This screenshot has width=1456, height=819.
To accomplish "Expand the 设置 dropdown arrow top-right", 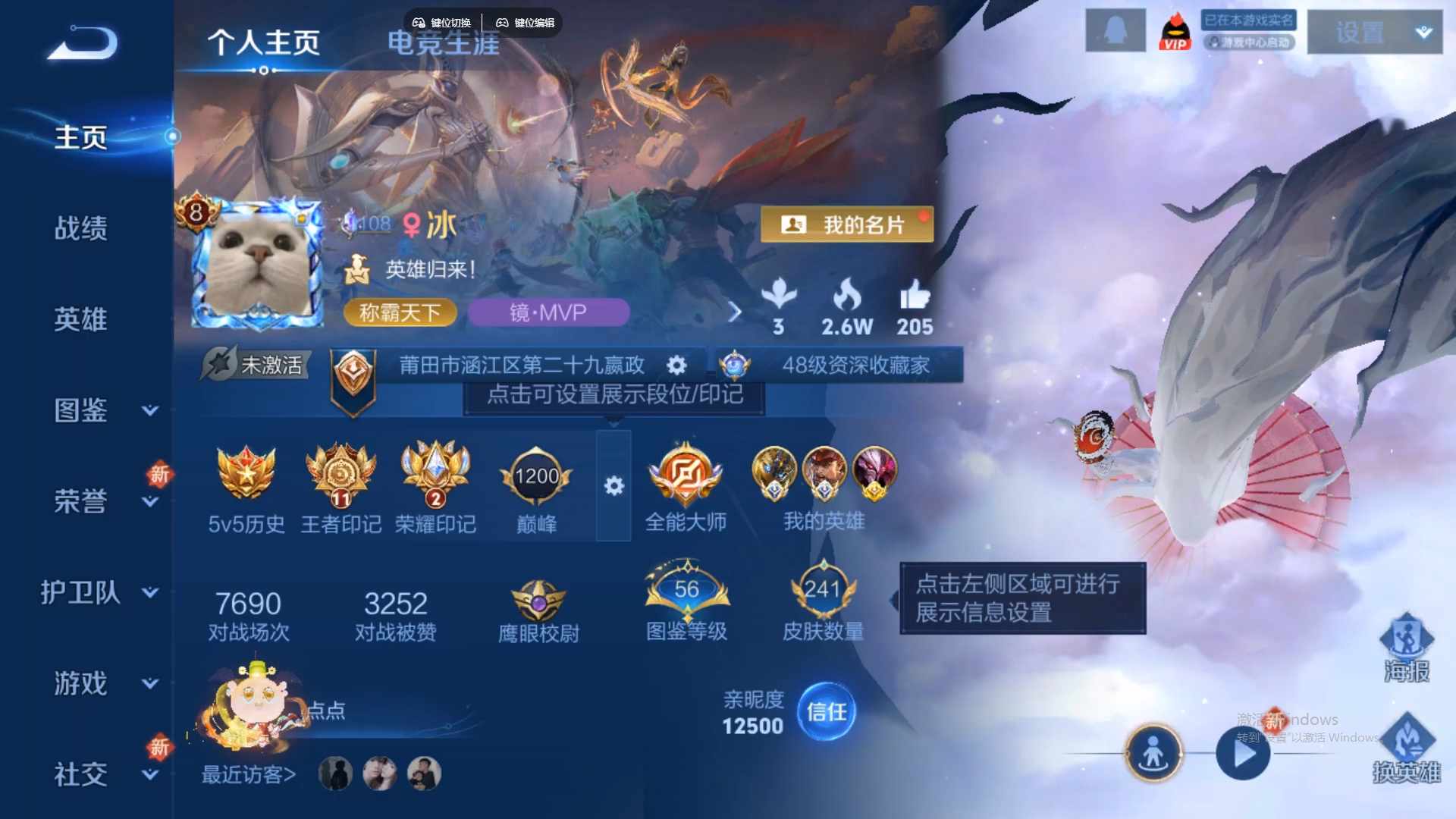I will pos(1424,32).
